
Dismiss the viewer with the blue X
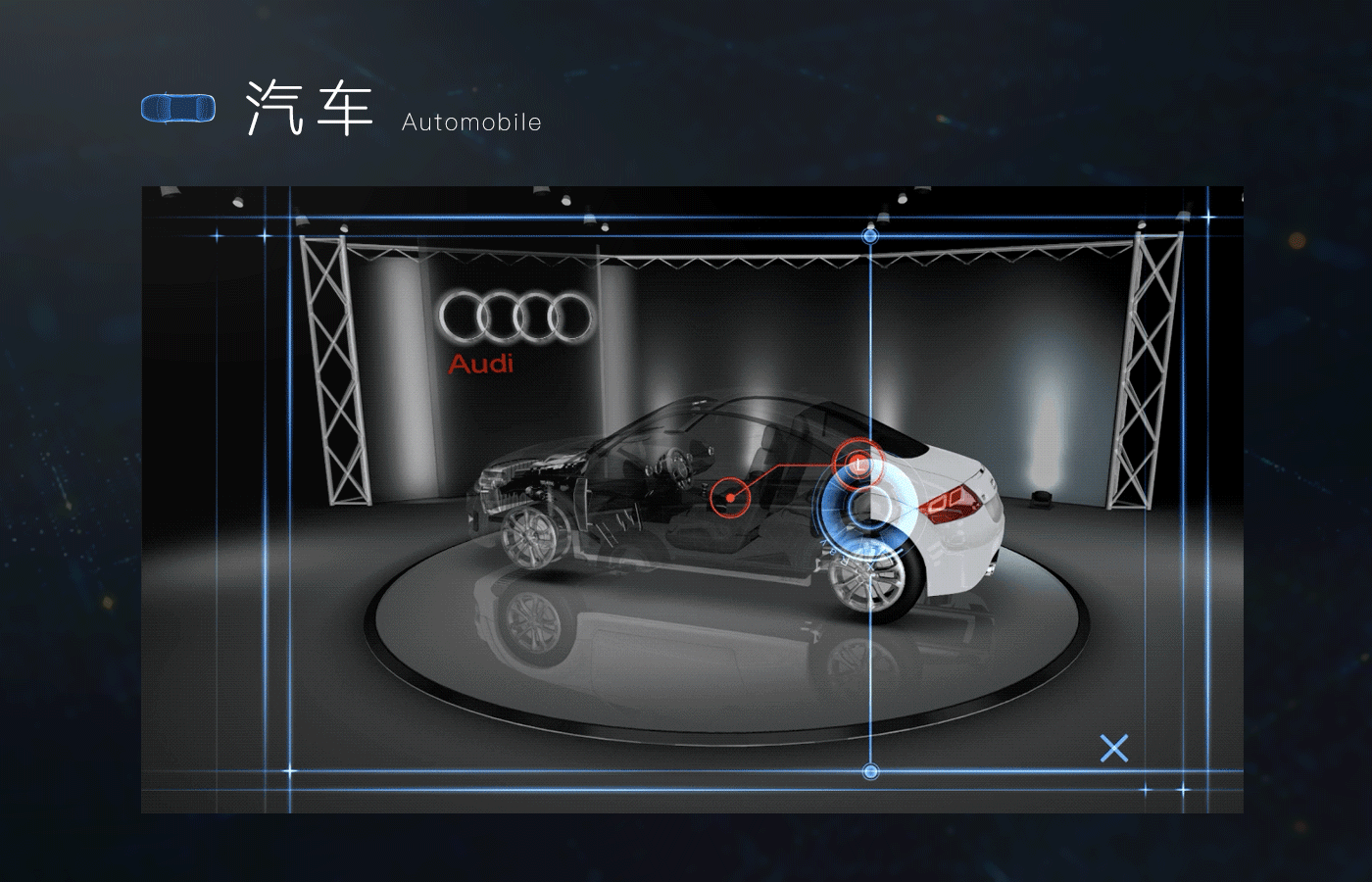[1114, 749]
